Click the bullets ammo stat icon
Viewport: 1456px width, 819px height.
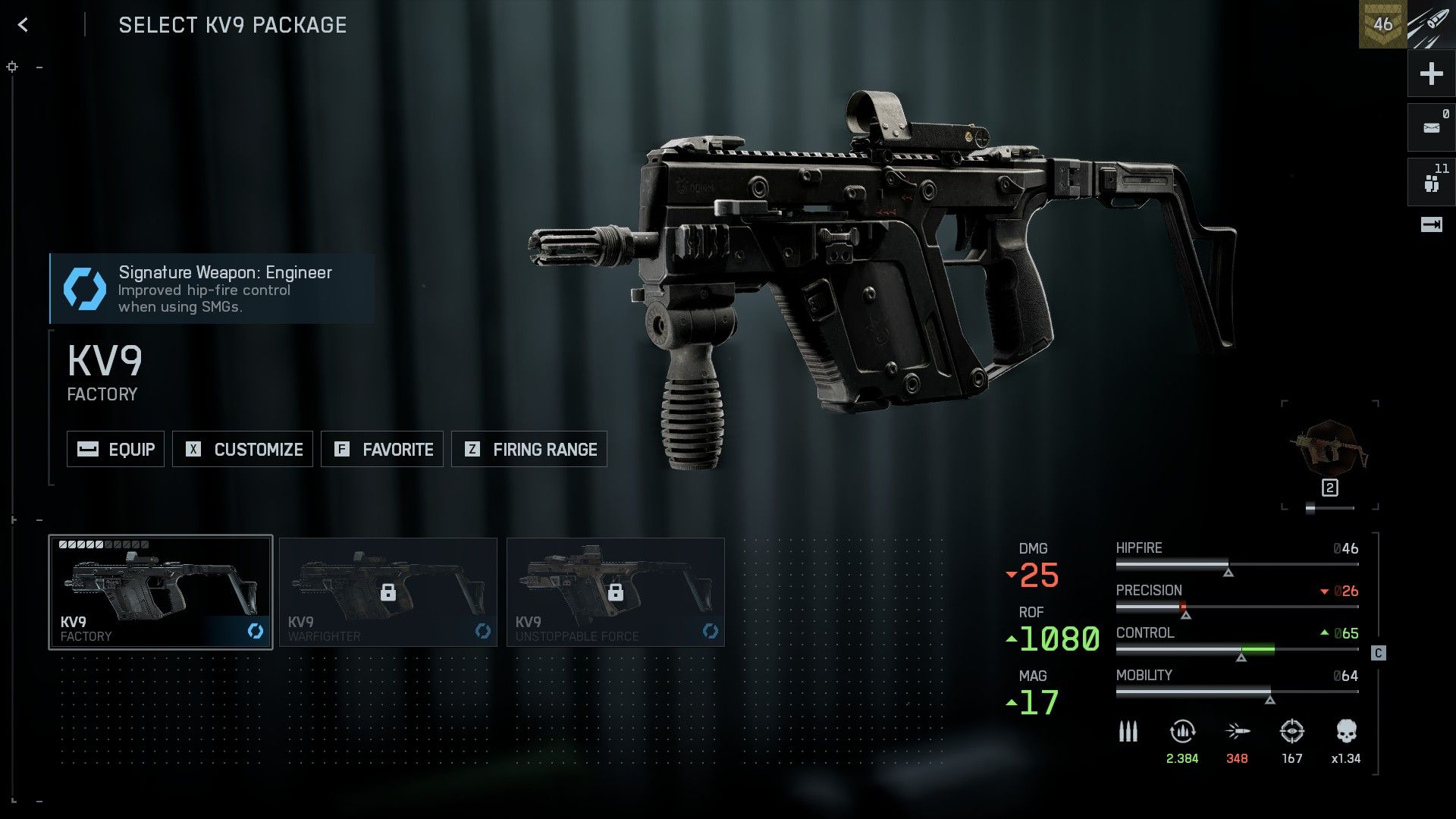(1128, 732)
